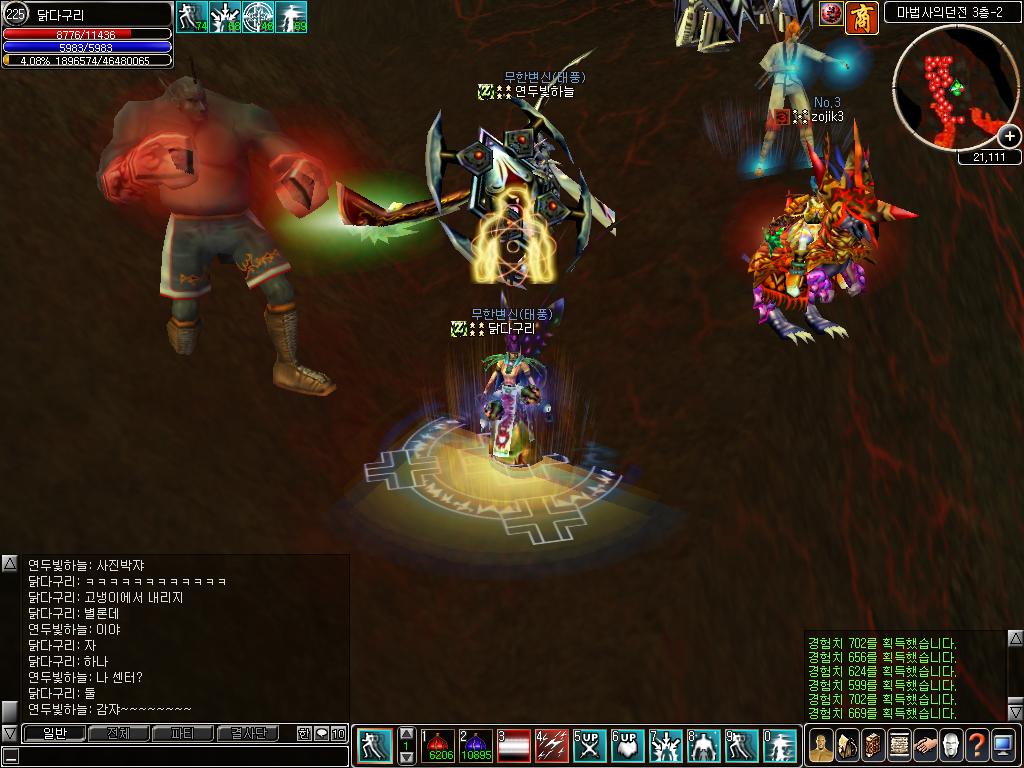Open the character info menu icon
1024x768 pixels.
click(821, 746)
